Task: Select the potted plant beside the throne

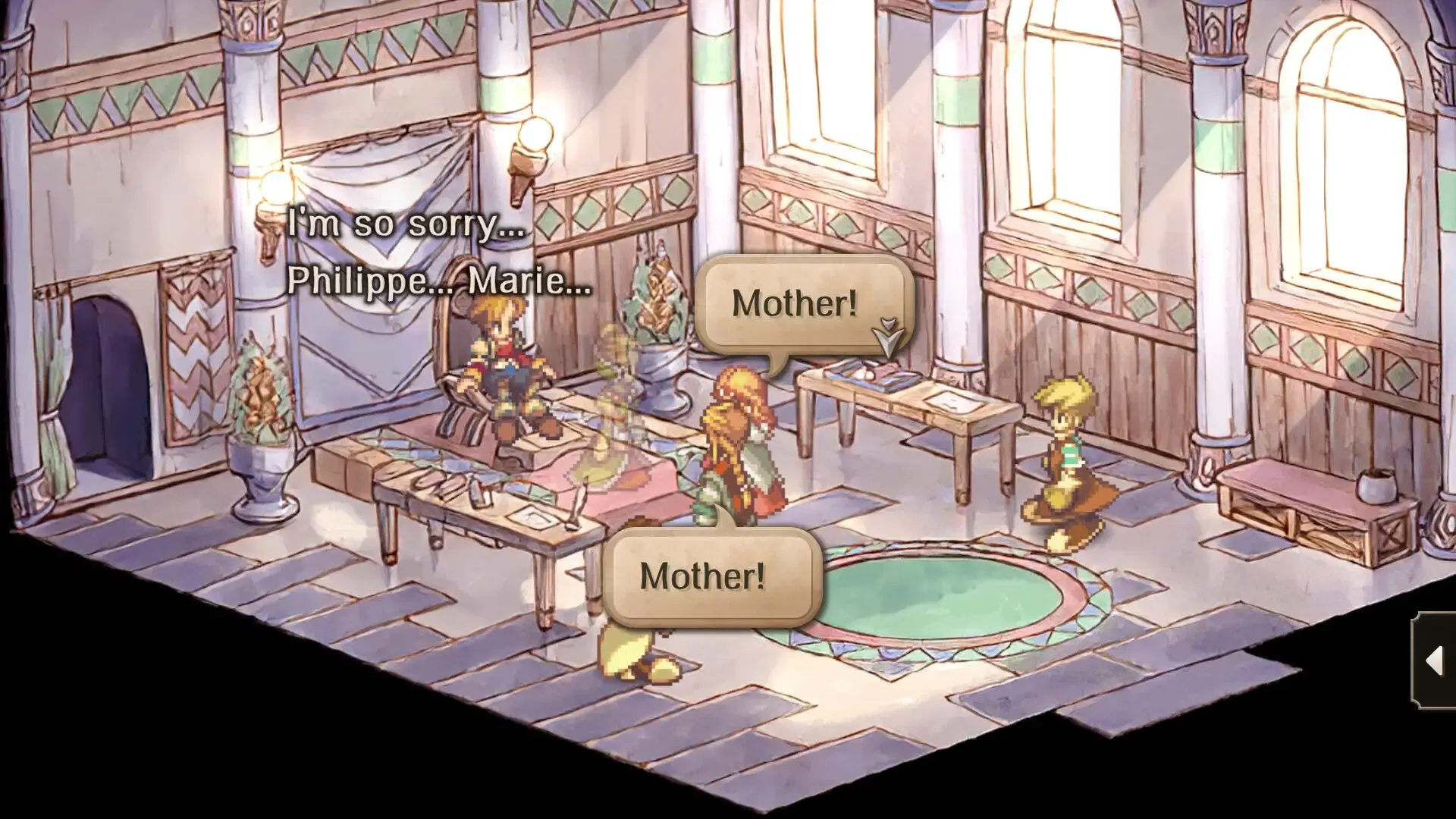Action: (657, 318)
